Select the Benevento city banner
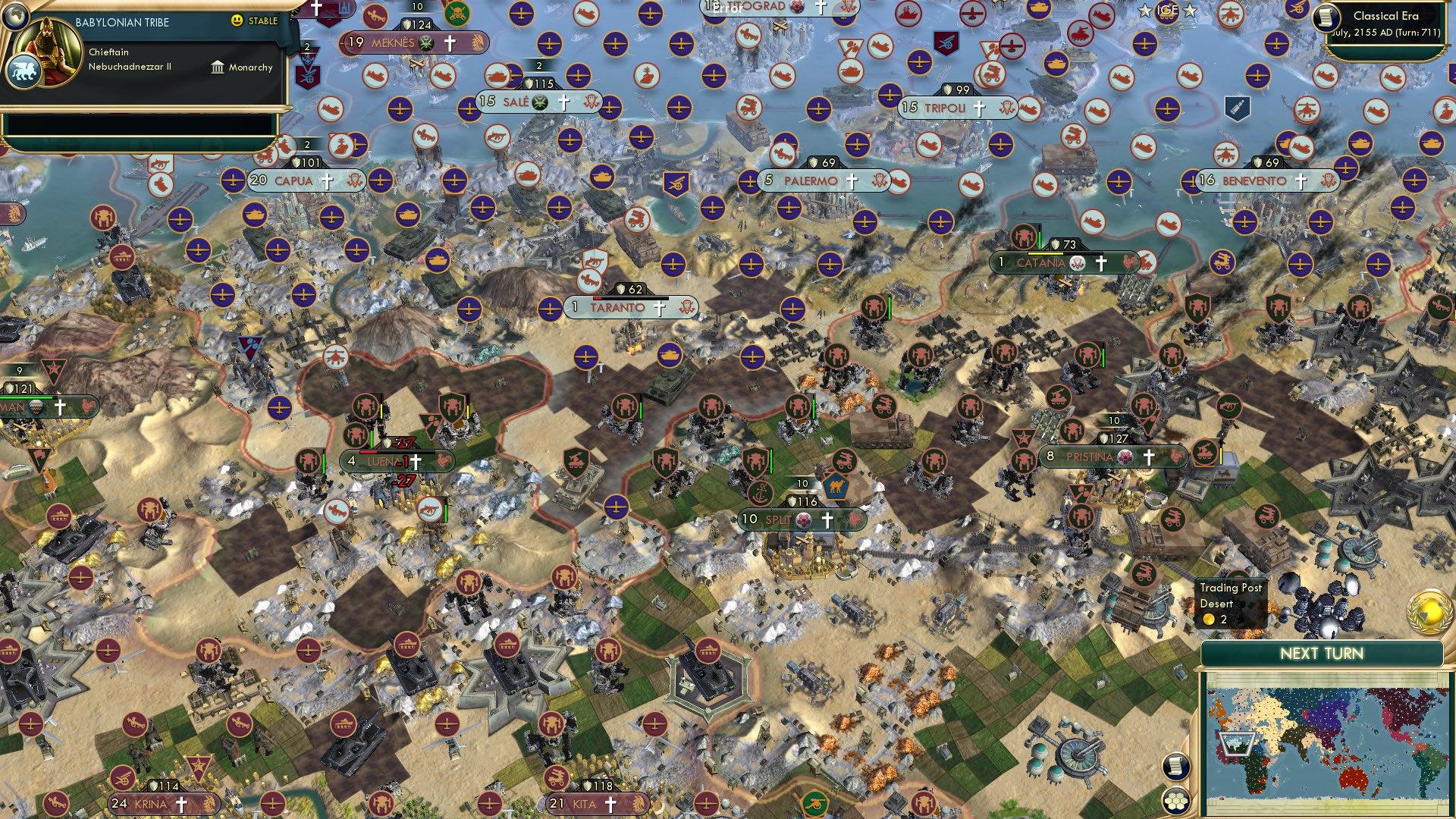 pyautogui.click(x=1257, y=181)
